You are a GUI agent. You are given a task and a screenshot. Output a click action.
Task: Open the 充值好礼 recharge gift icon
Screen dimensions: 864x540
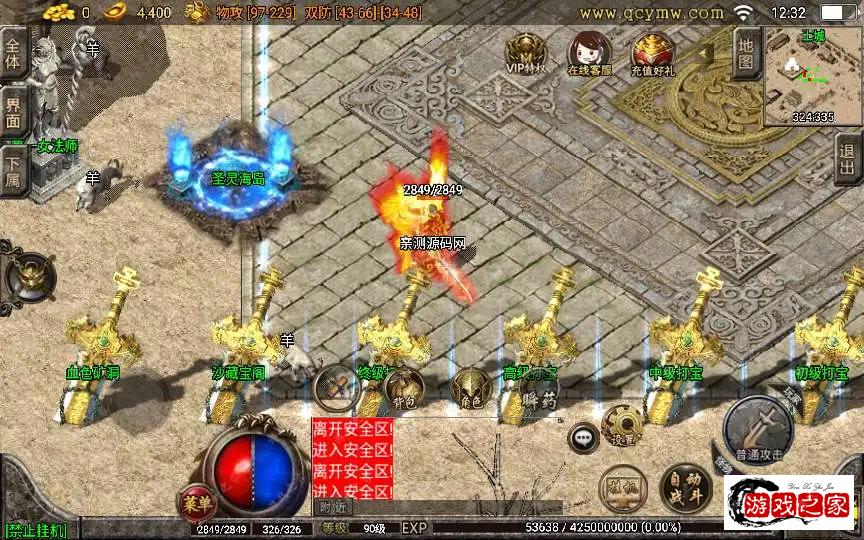pyautogui.click(x=652, y=53)
